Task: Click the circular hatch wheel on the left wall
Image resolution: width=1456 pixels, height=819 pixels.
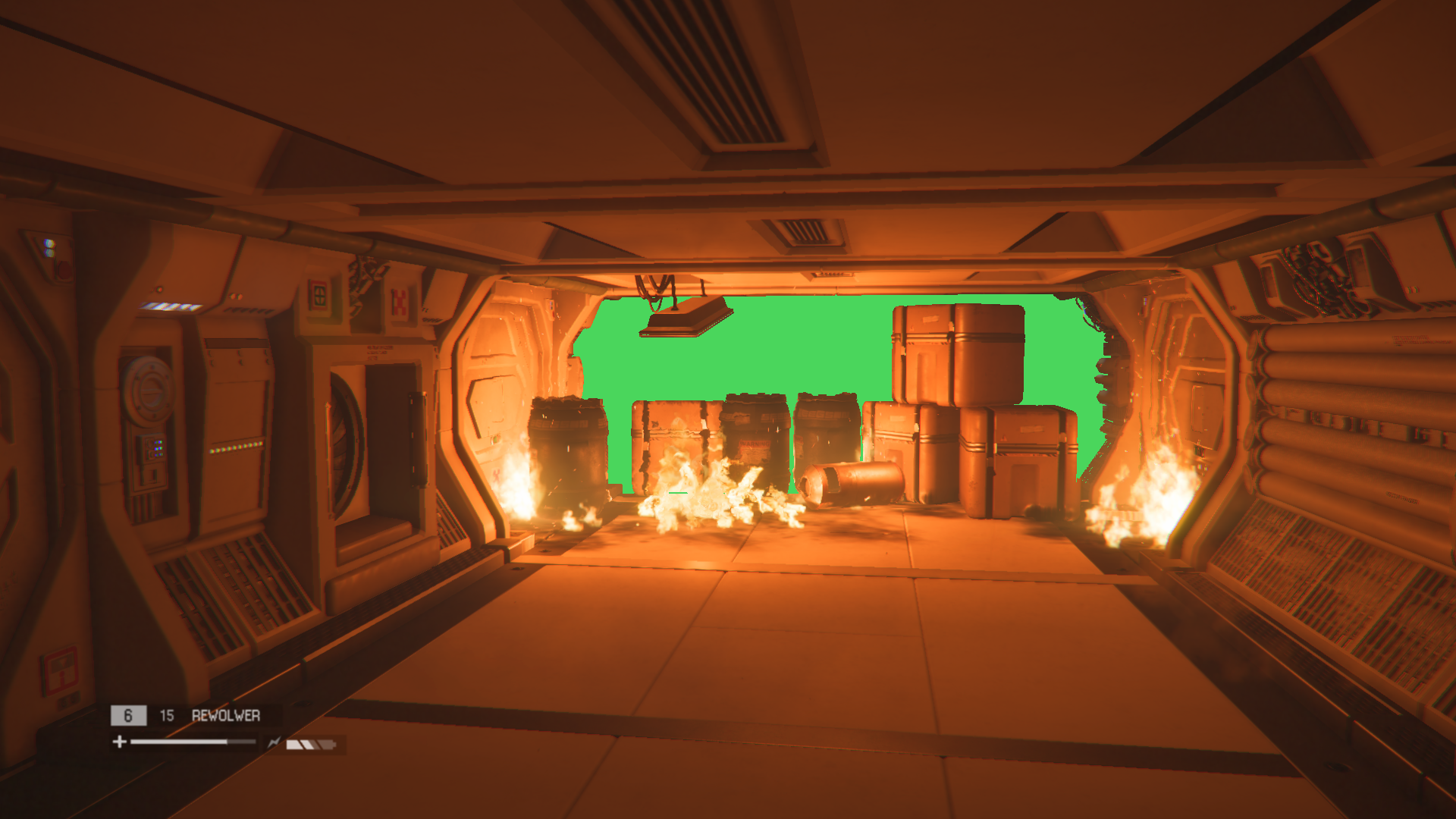Action: coord(150,391)
